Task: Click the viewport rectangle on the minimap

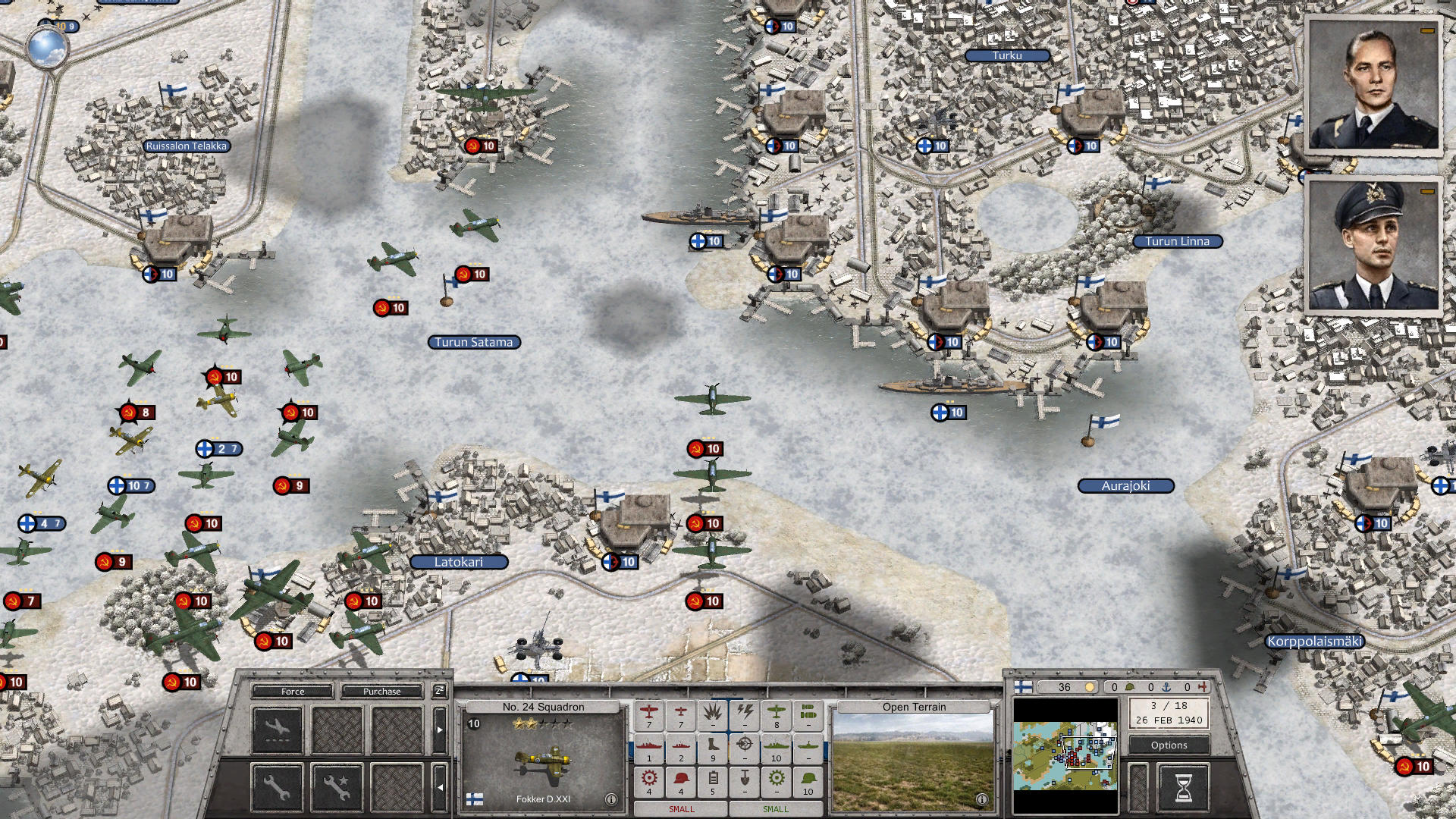Action: click(x=1088, y=752)
